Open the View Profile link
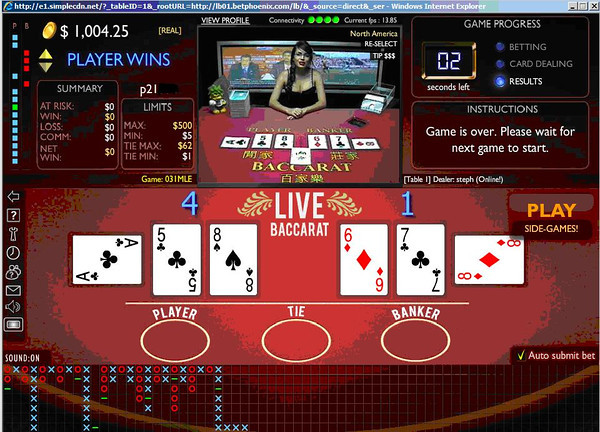 224,19
